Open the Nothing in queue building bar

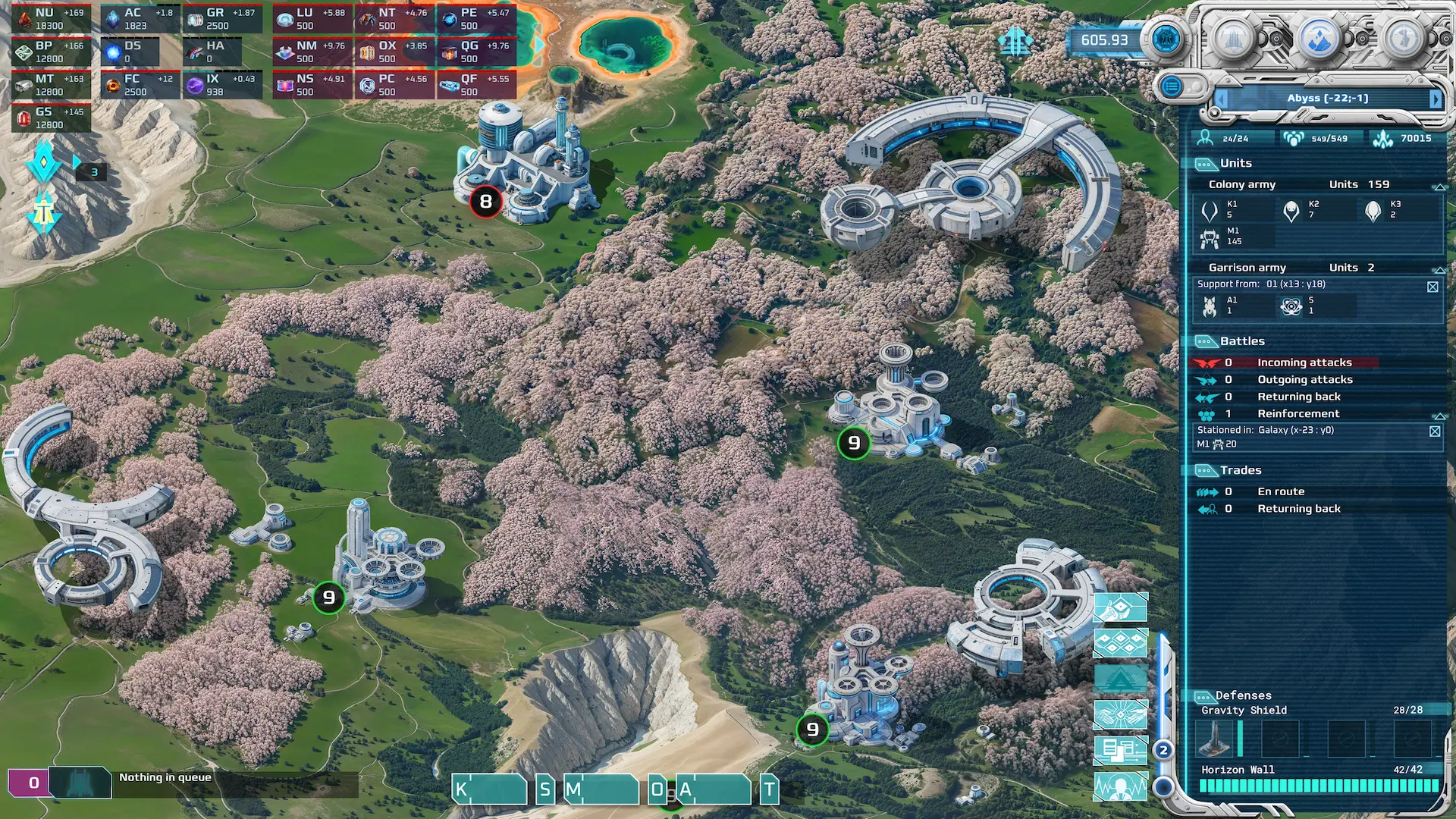pos(165,777)
